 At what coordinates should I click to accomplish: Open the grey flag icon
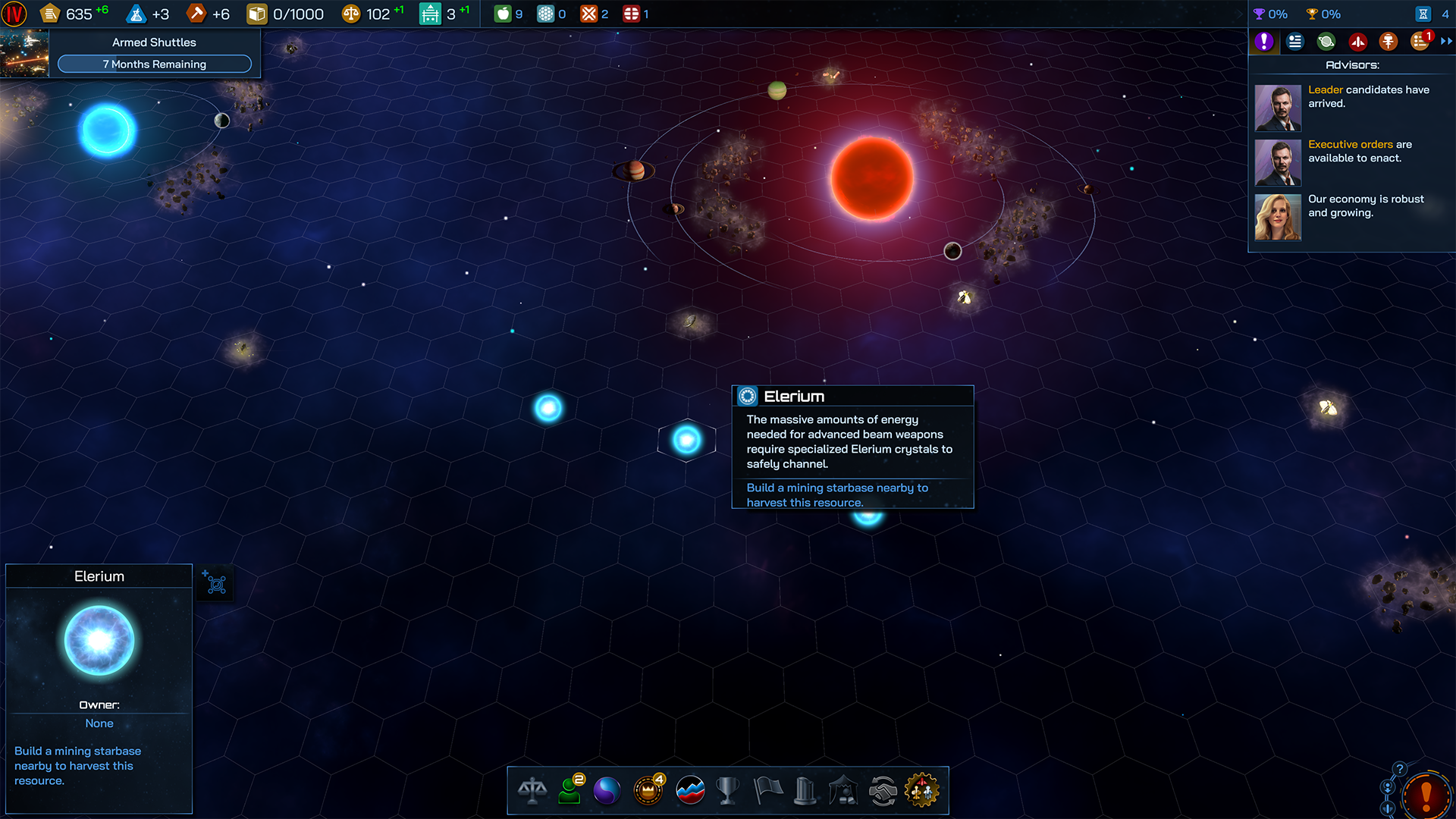(x=767, y=791)
